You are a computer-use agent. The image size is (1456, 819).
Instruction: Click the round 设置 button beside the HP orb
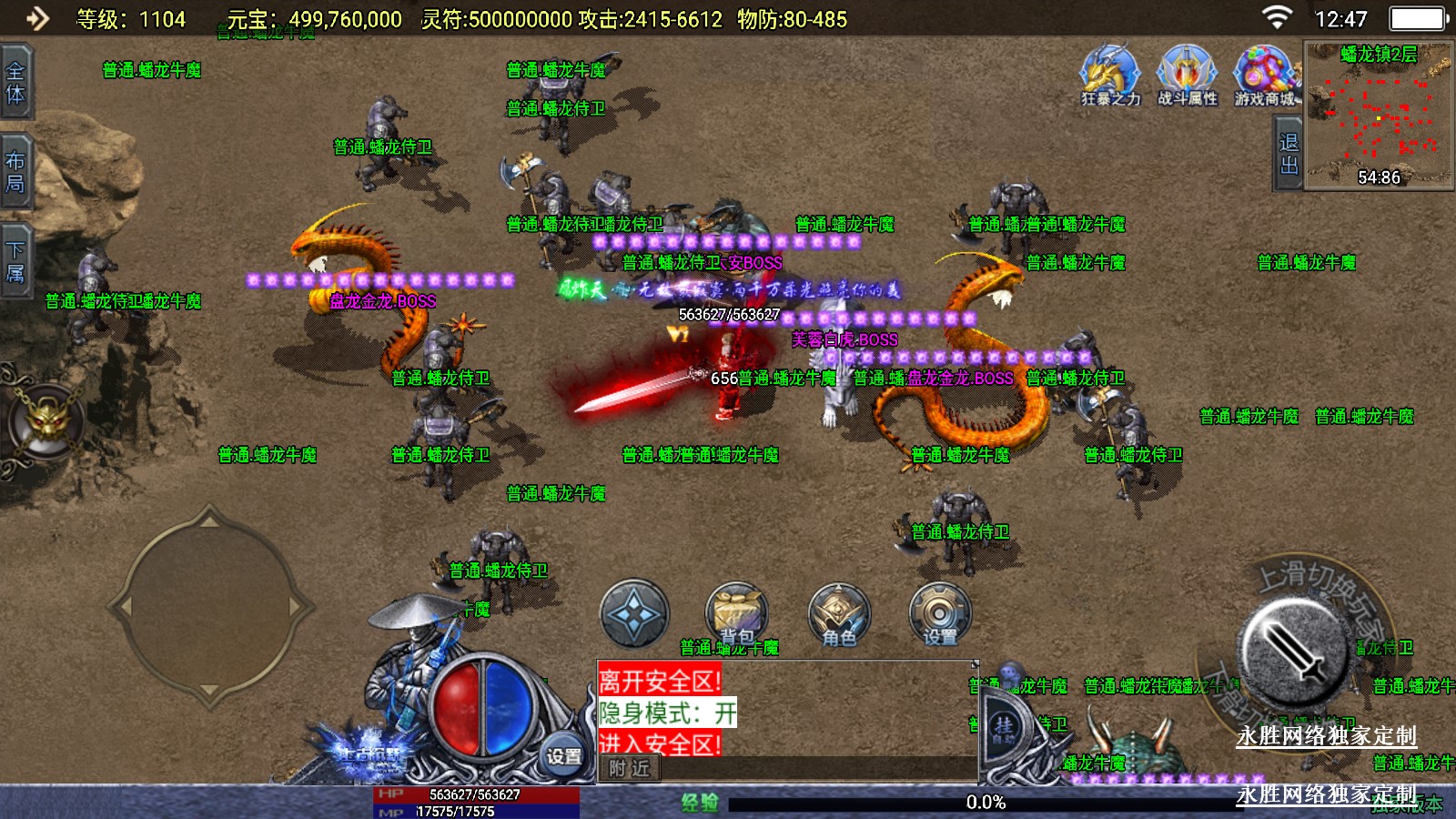563,755
